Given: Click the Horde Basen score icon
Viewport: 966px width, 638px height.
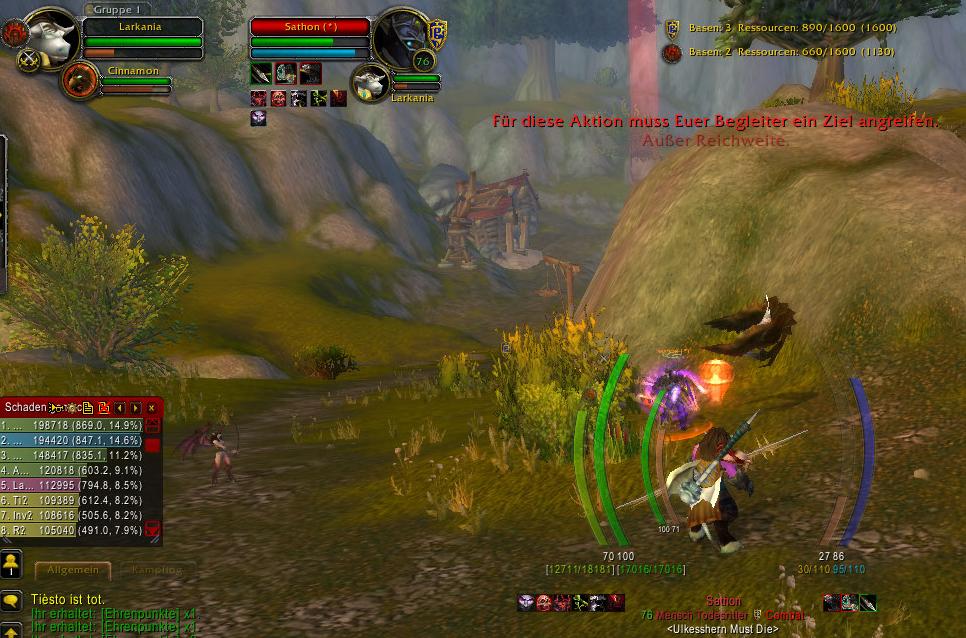Looking at the screenshot, I should tap(672, 52).
